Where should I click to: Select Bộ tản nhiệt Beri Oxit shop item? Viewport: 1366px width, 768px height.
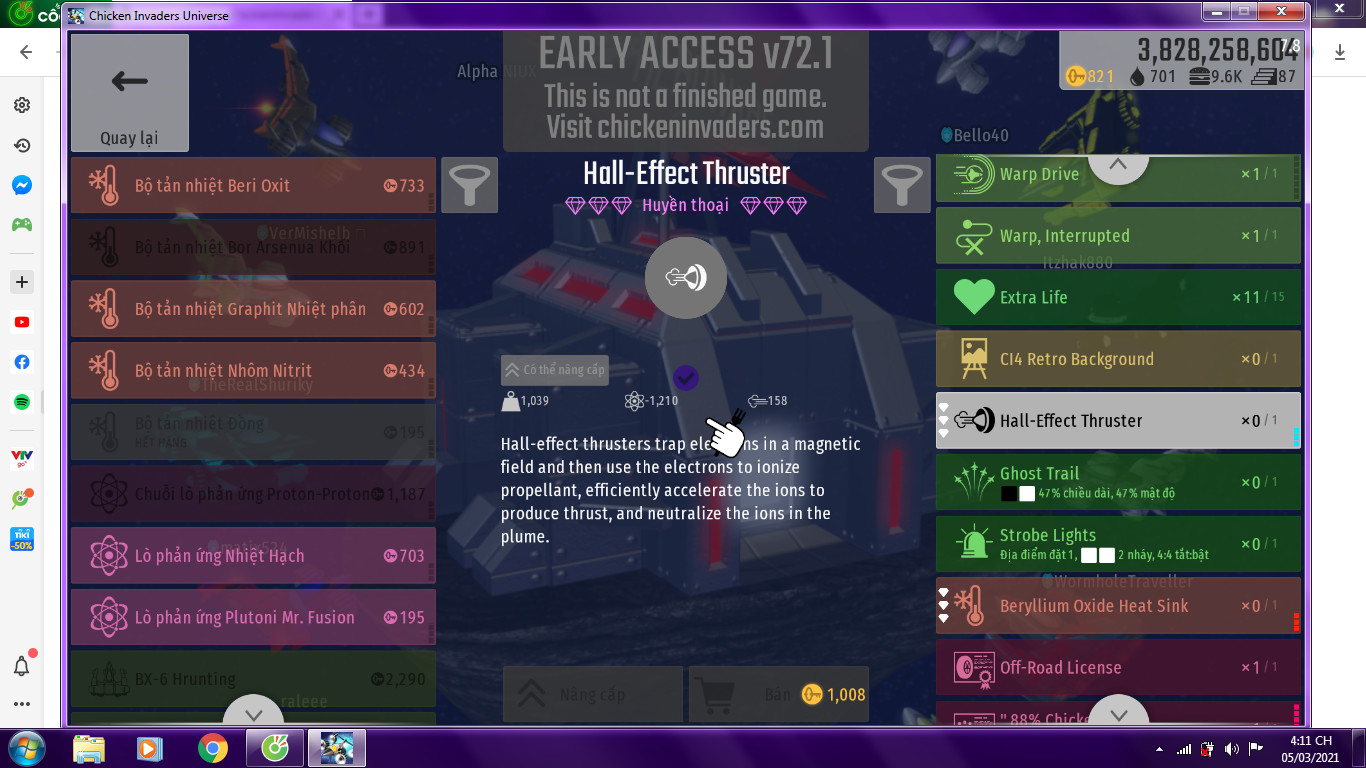coord(253,185)
